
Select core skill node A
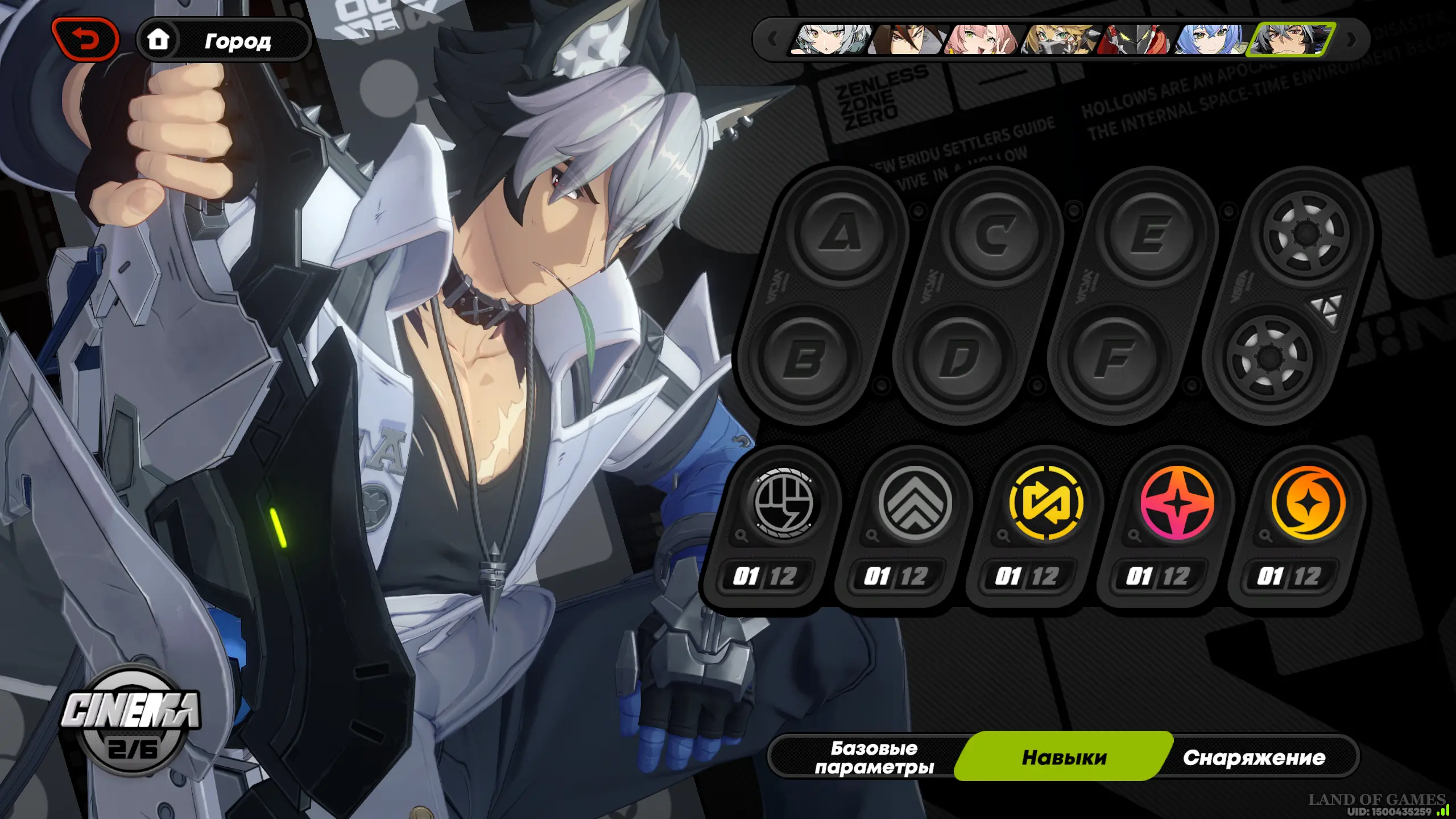point(841,234)
